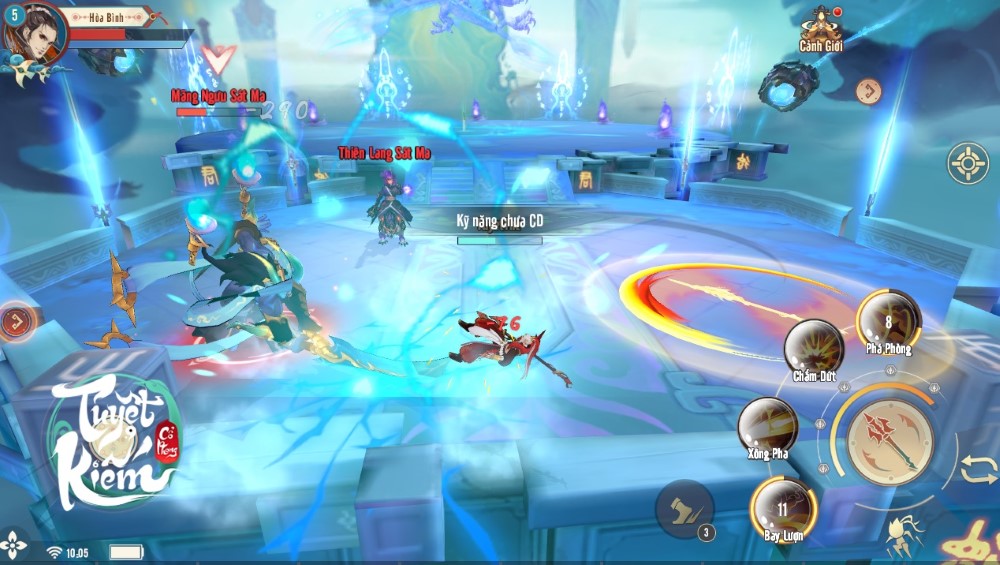This screenshot has height=565, width=1000.
Task: Expand the round arrow button under Cảnh Giới
Action: coord(869,92)
